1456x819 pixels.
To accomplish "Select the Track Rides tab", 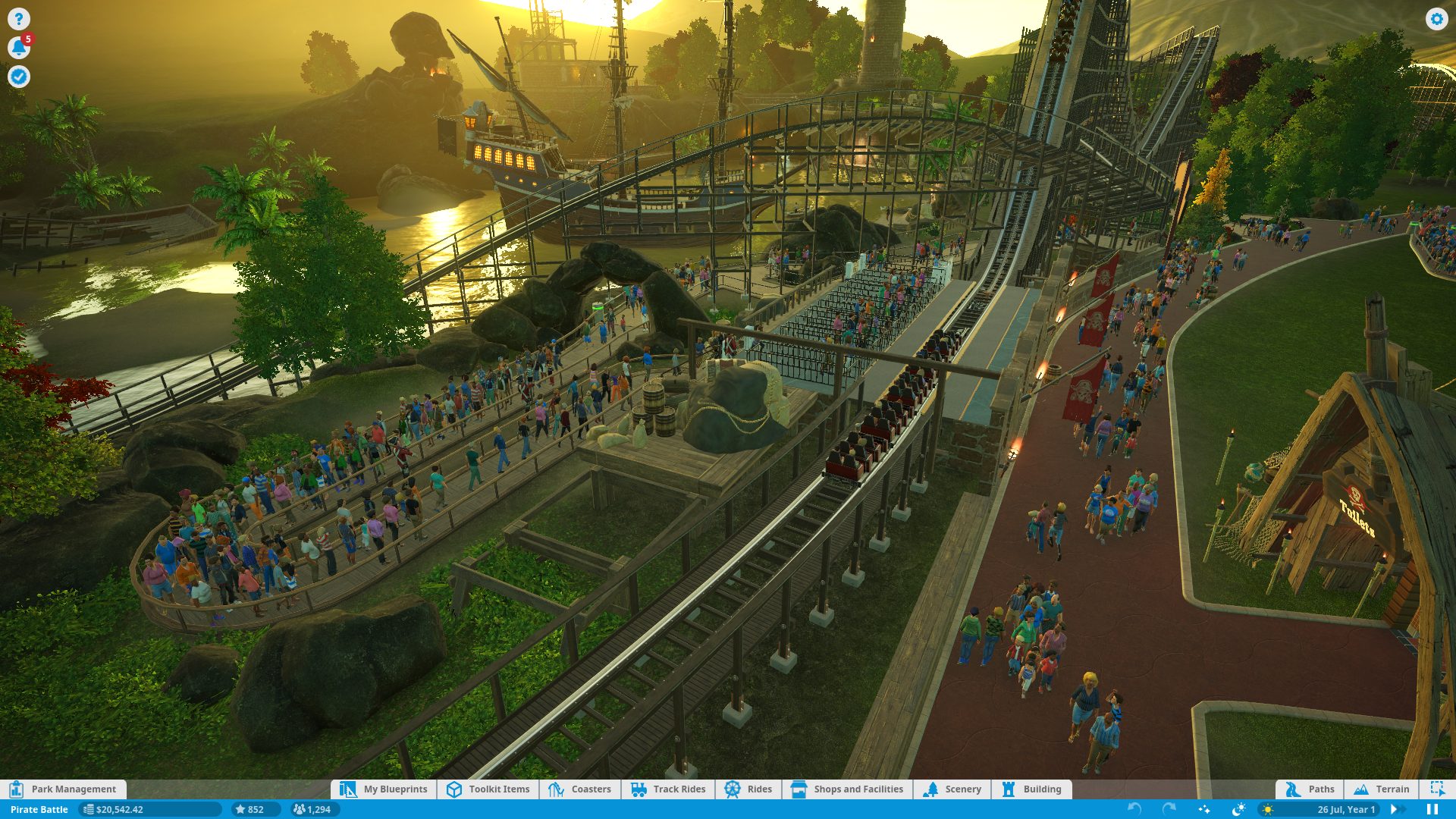I will (x=668, y=789).
